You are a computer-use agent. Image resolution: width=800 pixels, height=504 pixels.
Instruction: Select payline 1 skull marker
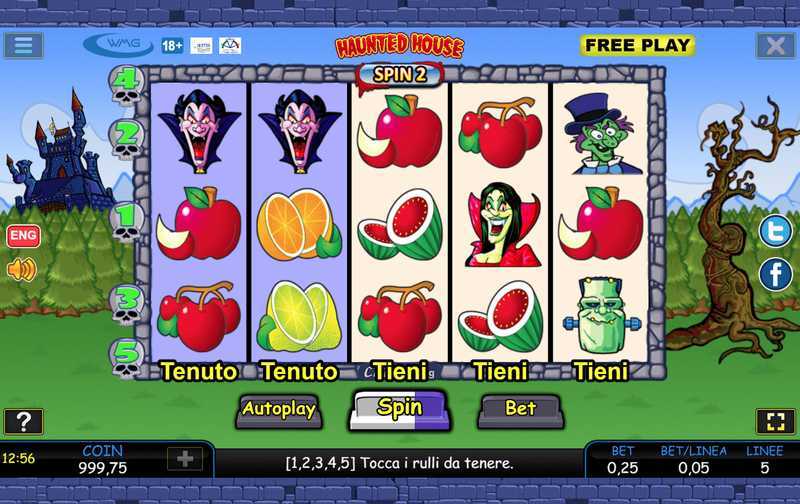(x=127, y=221)
